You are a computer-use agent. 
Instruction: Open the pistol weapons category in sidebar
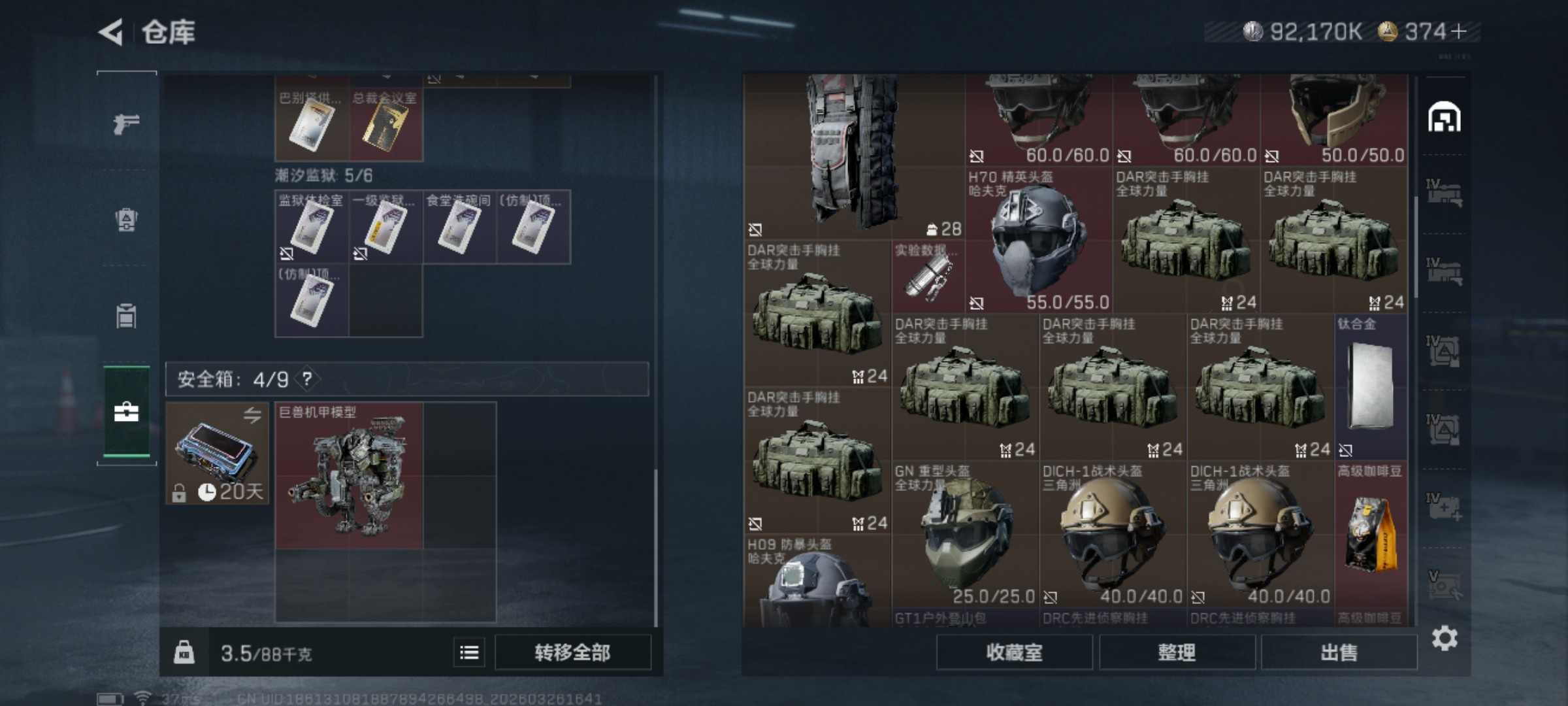(126, 124)
